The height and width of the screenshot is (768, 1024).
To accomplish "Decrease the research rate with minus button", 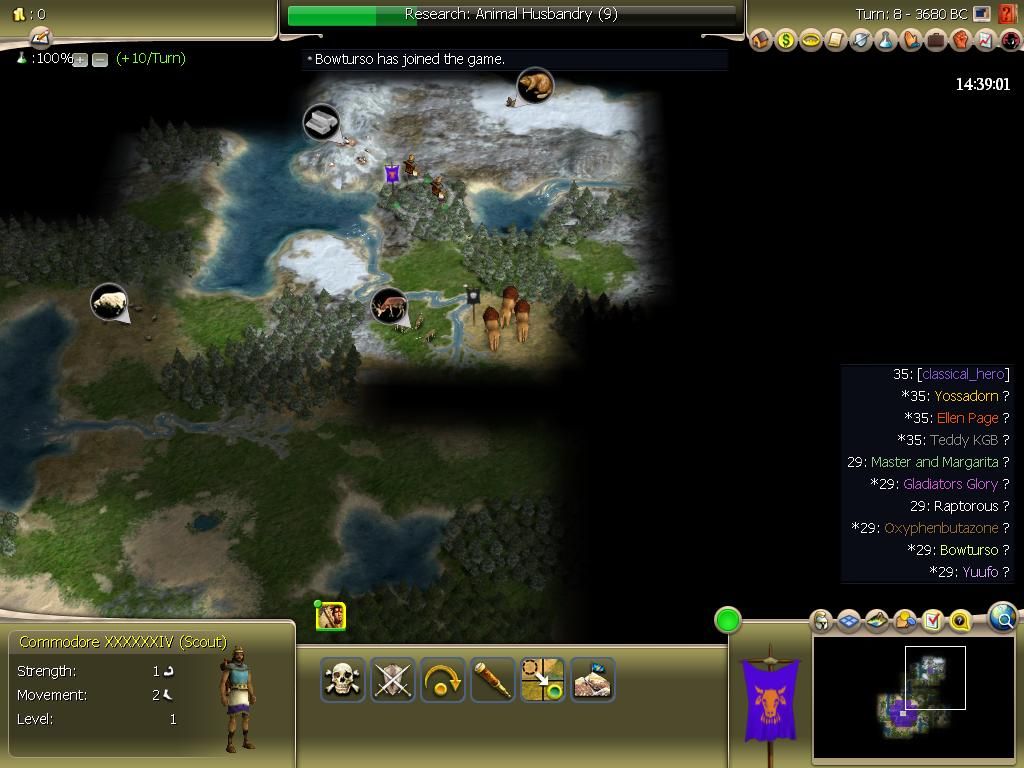I will [x=100, y=60].
